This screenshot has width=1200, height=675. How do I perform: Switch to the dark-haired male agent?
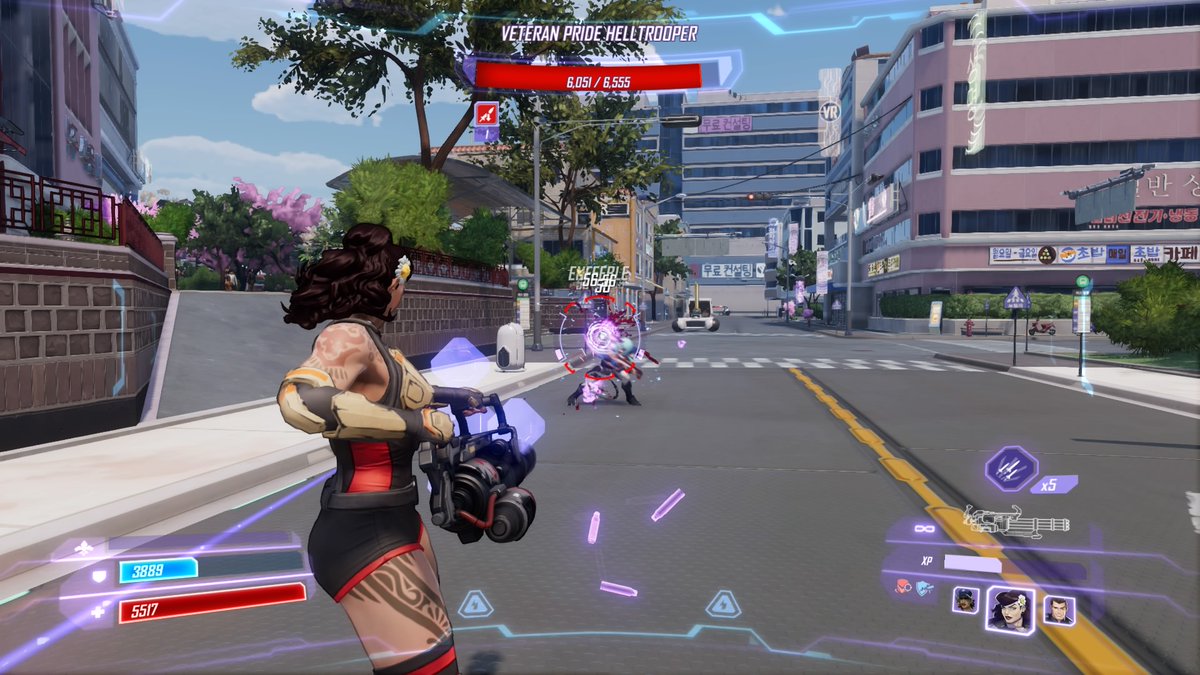click(1059, 609)
